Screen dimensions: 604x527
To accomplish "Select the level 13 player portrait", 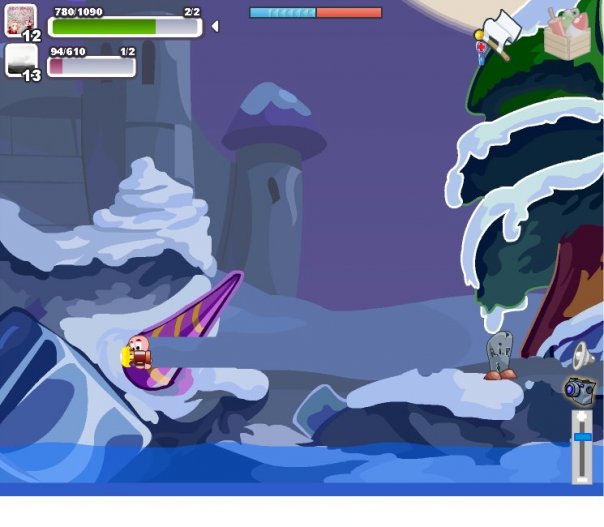I will 21,60.
